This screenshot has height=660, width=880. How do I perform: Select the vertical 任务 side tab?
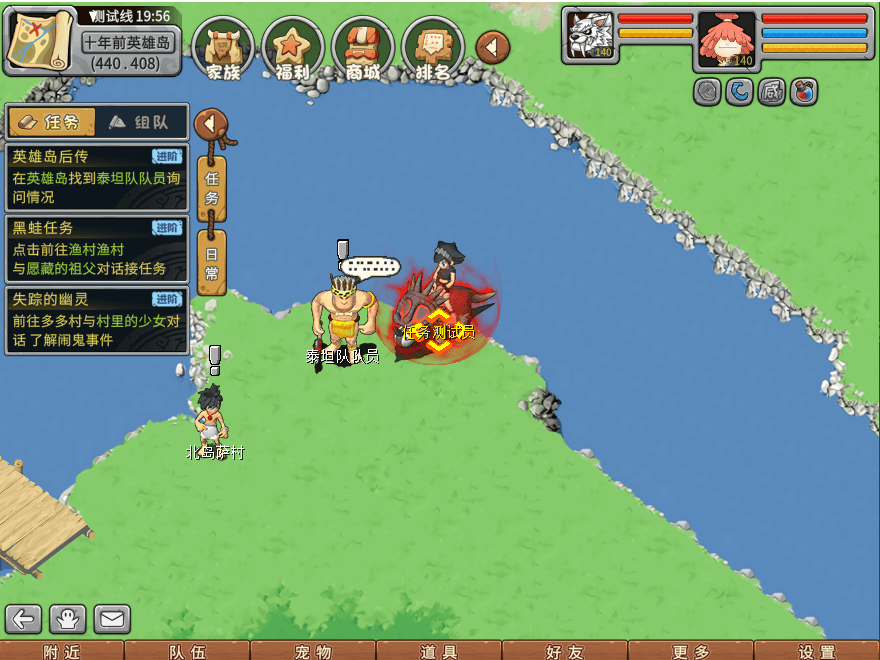pos(211,187)
